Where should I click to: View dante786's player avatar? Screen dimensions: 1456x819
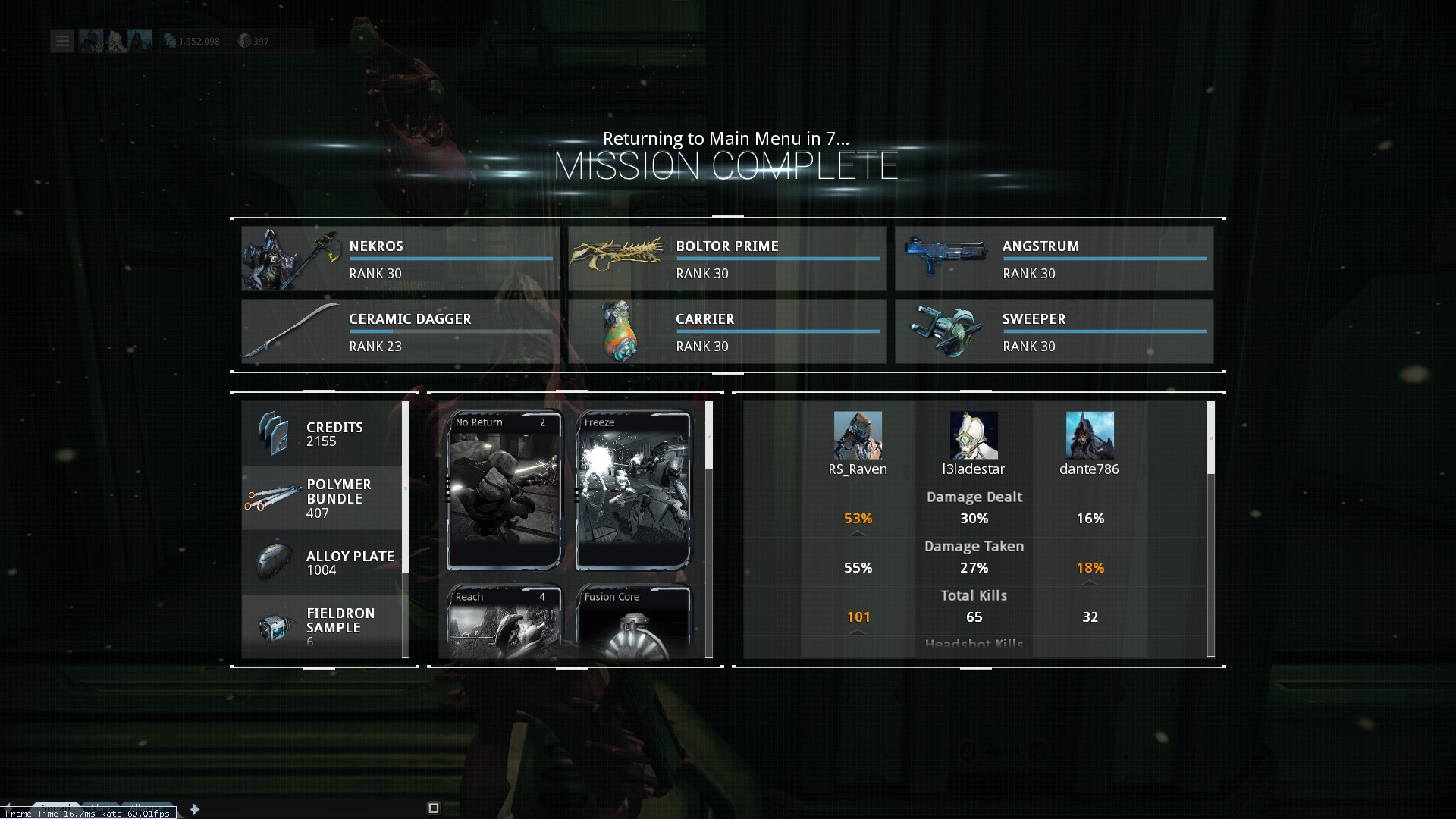pyautogui.click(x=1090, y=435)
